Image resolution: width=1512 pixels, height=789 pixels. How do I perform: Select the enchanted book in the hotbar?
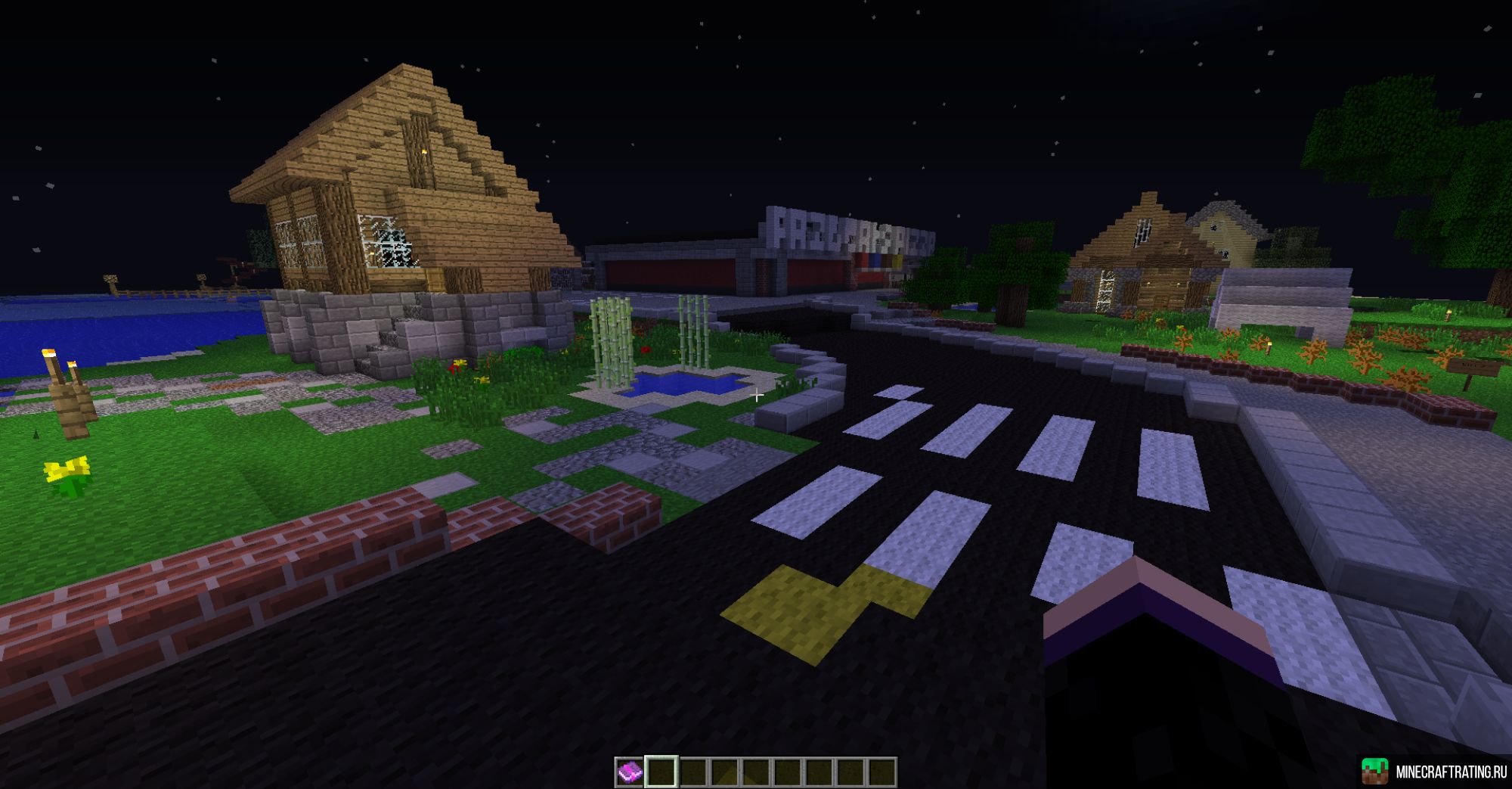click(x=631, y=770)
